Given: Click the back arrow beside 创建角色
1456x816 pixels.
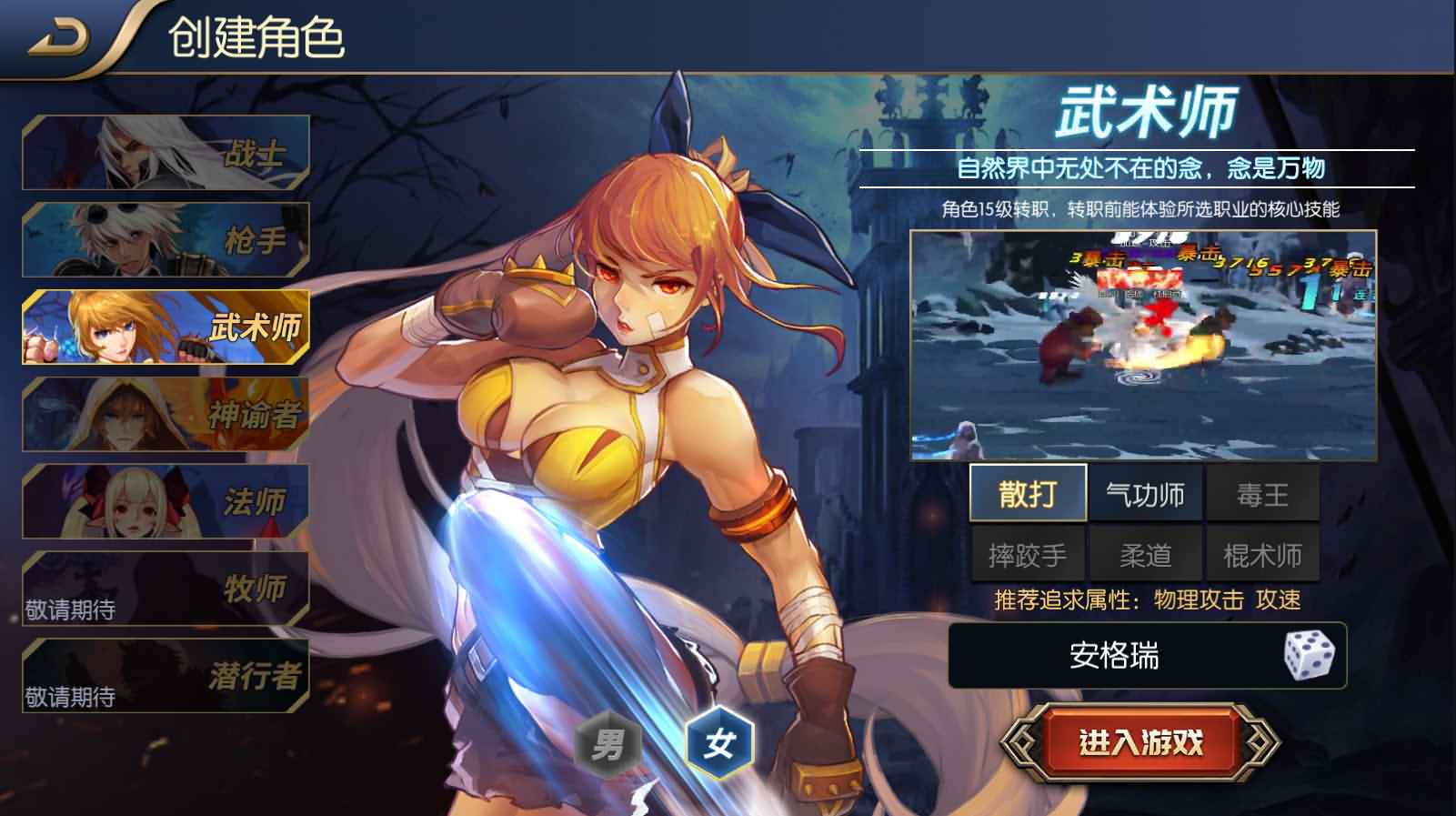Looking at the screenshot, I should [57, 33].
